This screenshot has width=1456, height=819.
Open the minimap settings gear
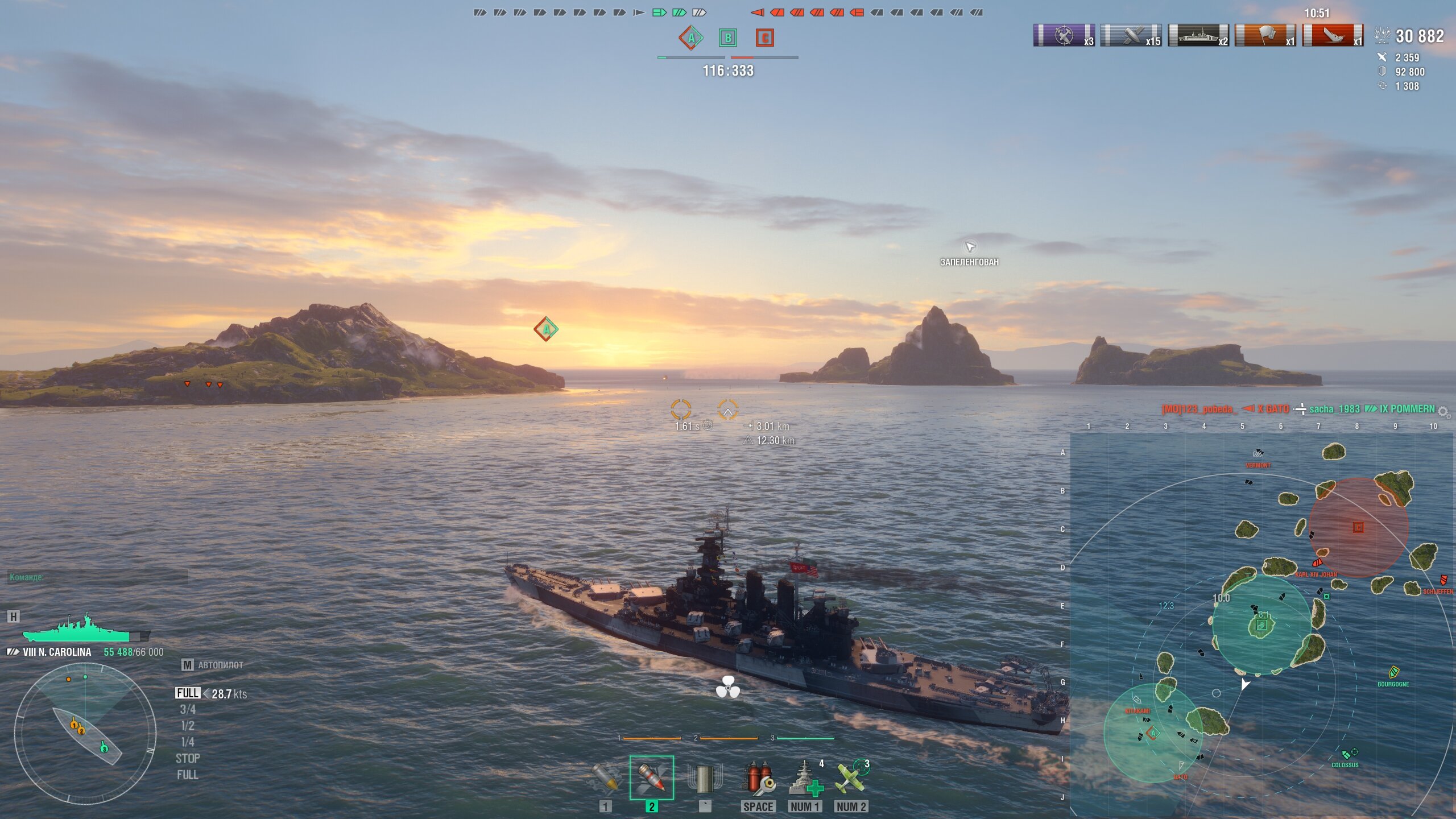point(1443,411)
